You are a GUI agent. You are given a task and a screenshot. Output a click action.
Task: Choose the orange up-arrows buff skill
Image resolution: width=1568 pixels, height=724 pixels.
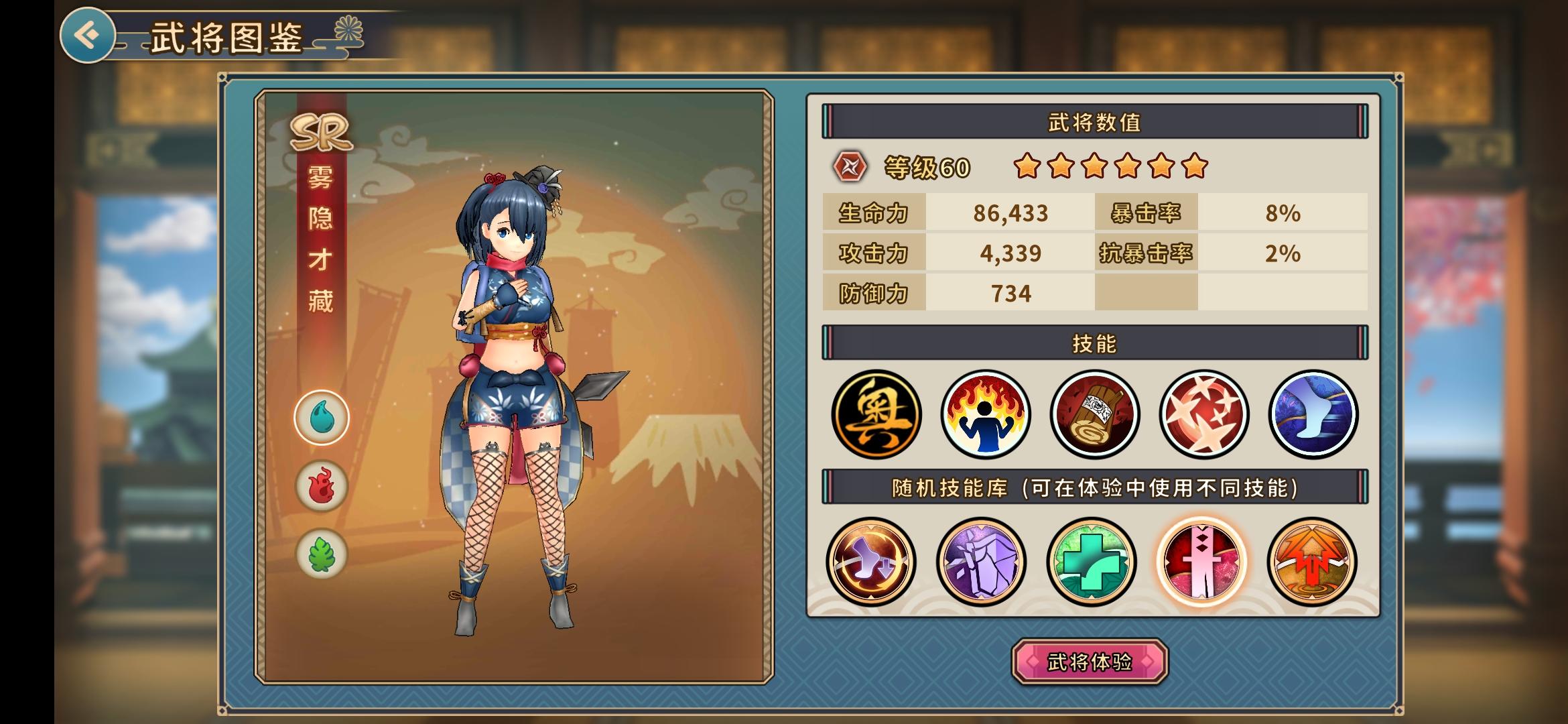coord(1311,562)
